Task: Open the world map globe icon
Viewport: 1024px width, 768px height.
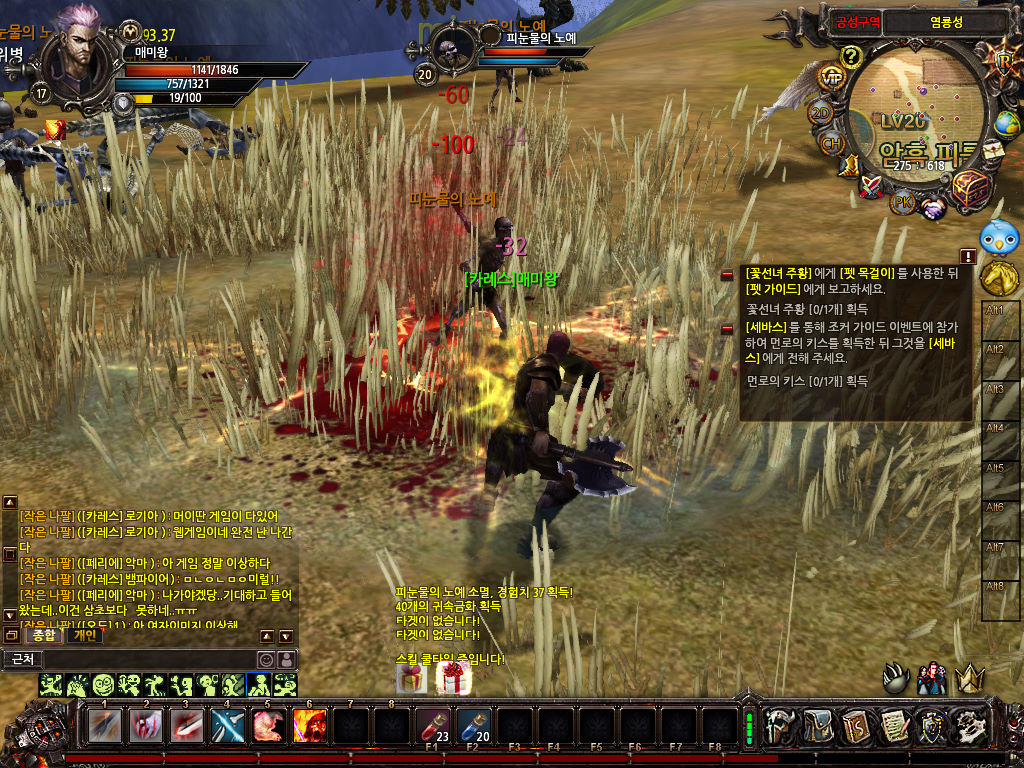Action: [1007, 124]
